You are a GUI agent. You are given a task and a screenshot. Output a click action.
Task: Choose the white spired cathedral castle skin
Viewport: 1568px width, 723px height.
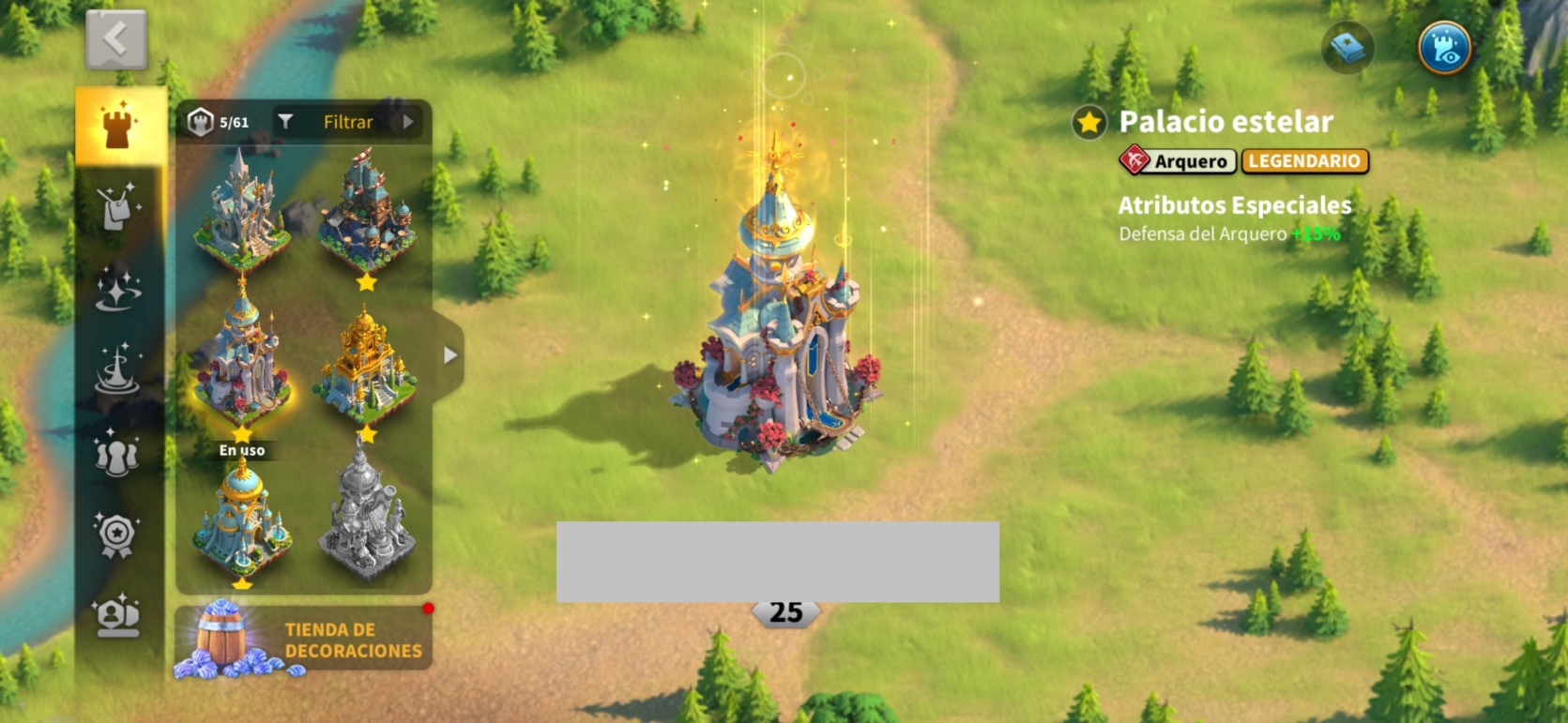[241, 211]
